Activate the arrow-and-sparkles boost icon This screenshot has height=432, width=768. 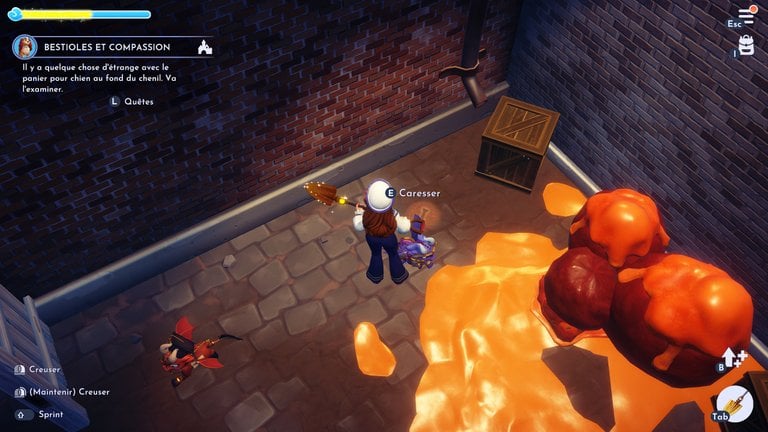tap(735, 358)
